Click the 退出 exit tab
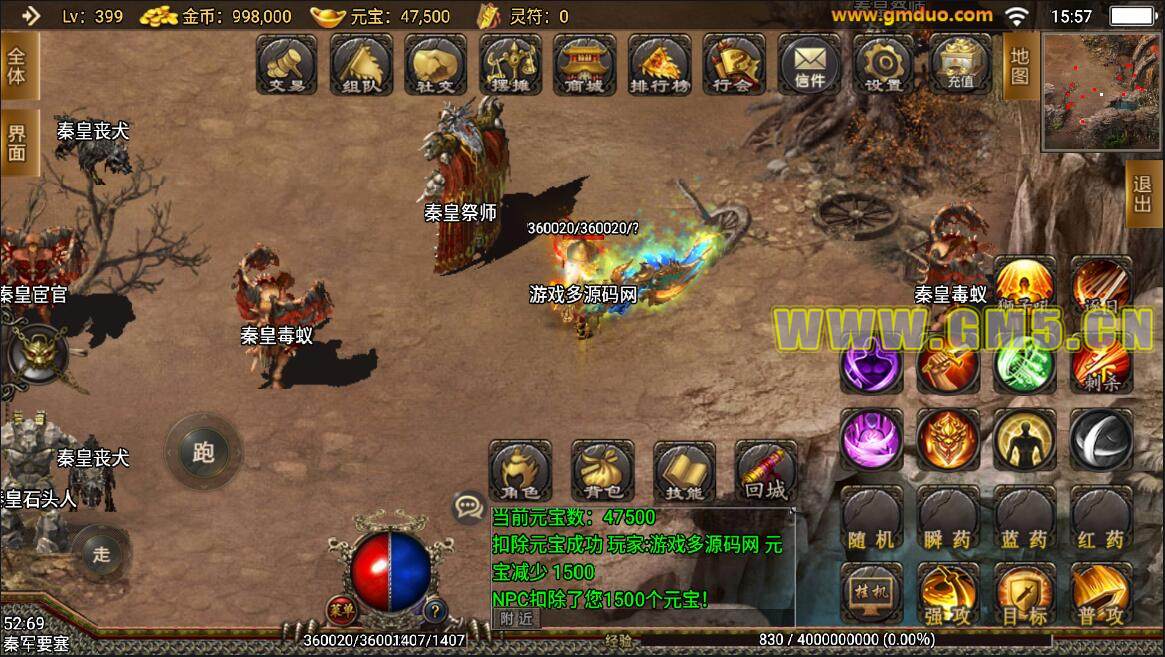1165x657 pixels. pyautogui.click(x=1141, y=197)
